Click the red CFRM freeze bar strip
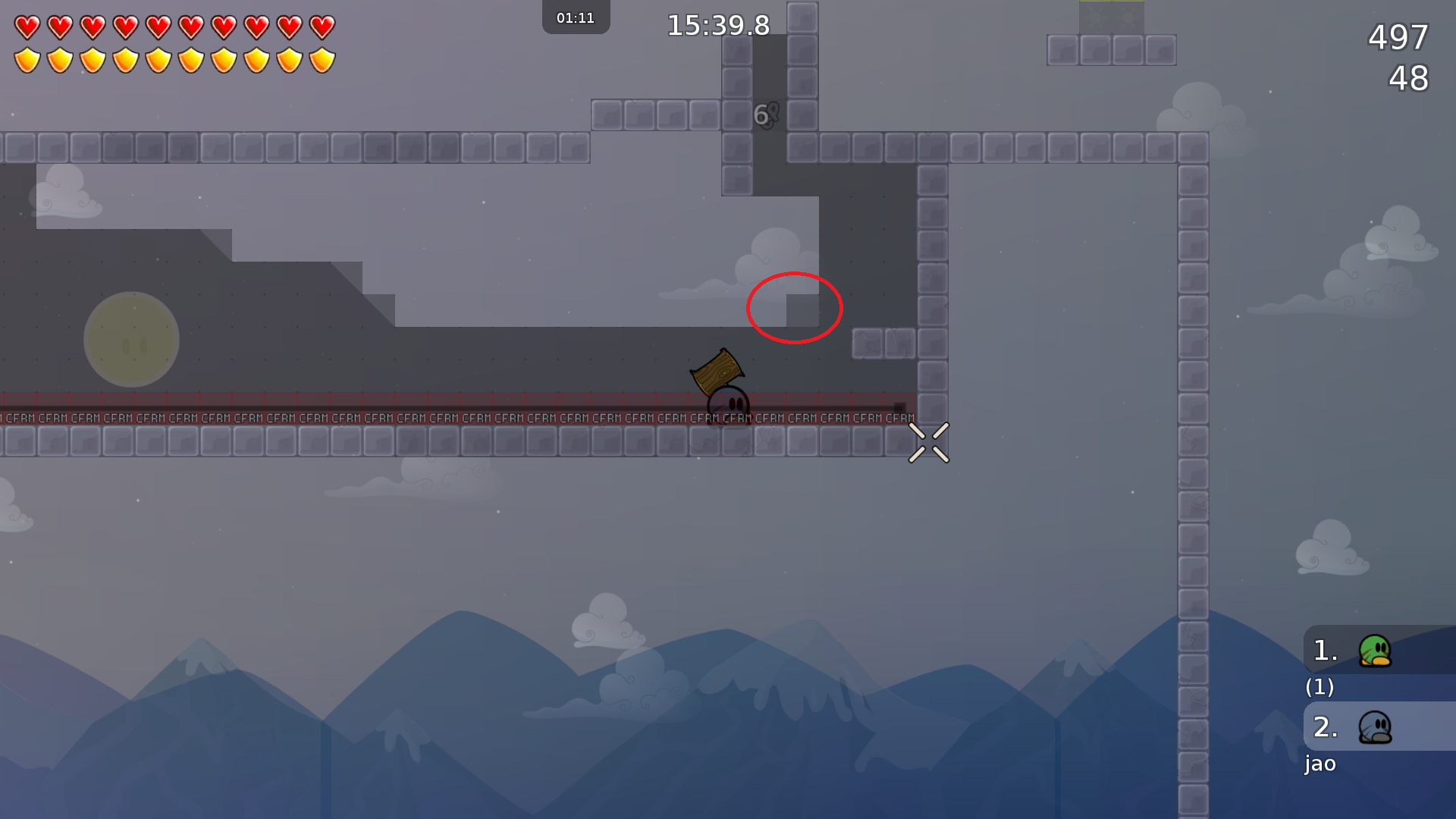1456x819 pixels. 379,406
